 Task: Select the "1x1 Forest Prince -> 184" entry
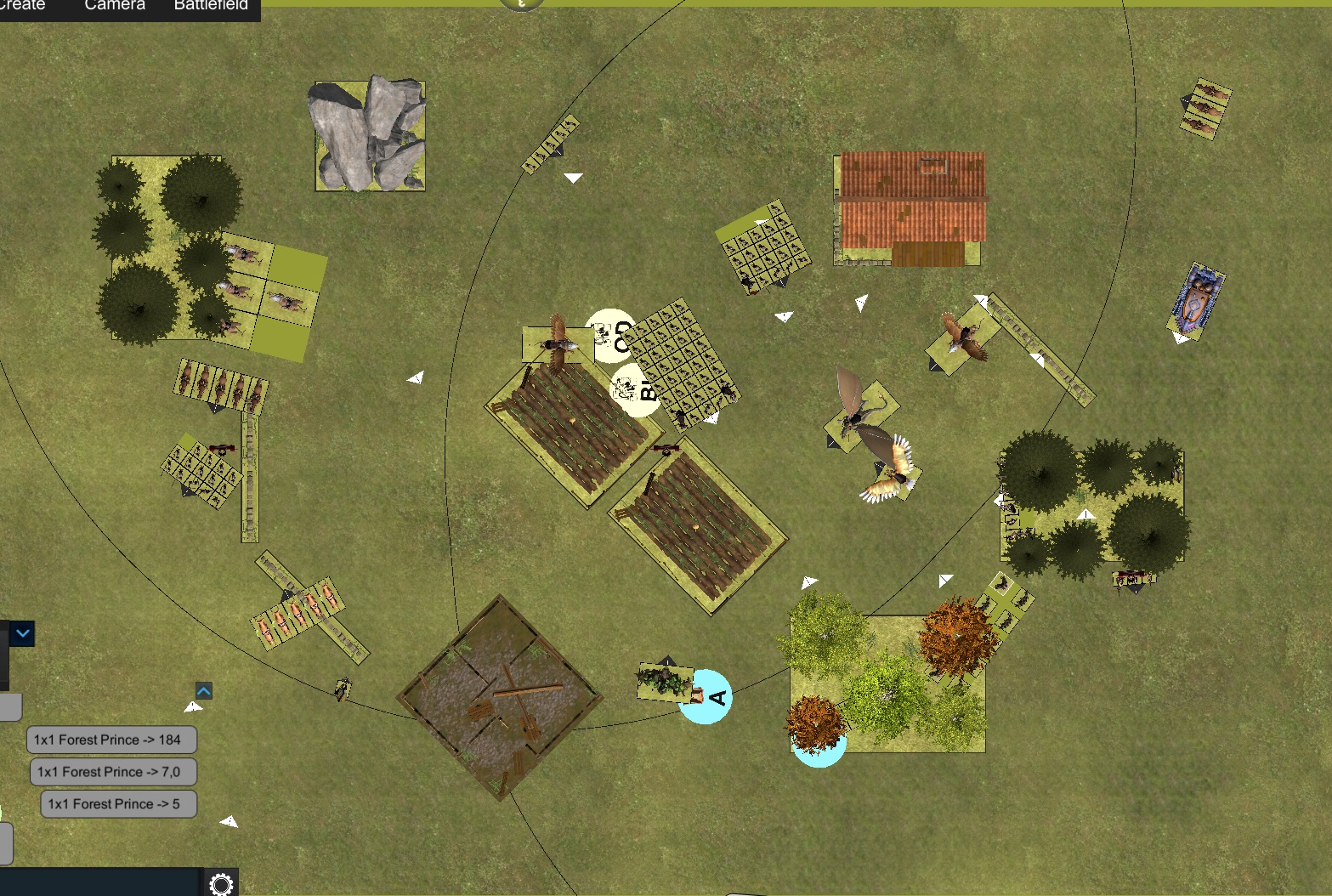[111, 740]
